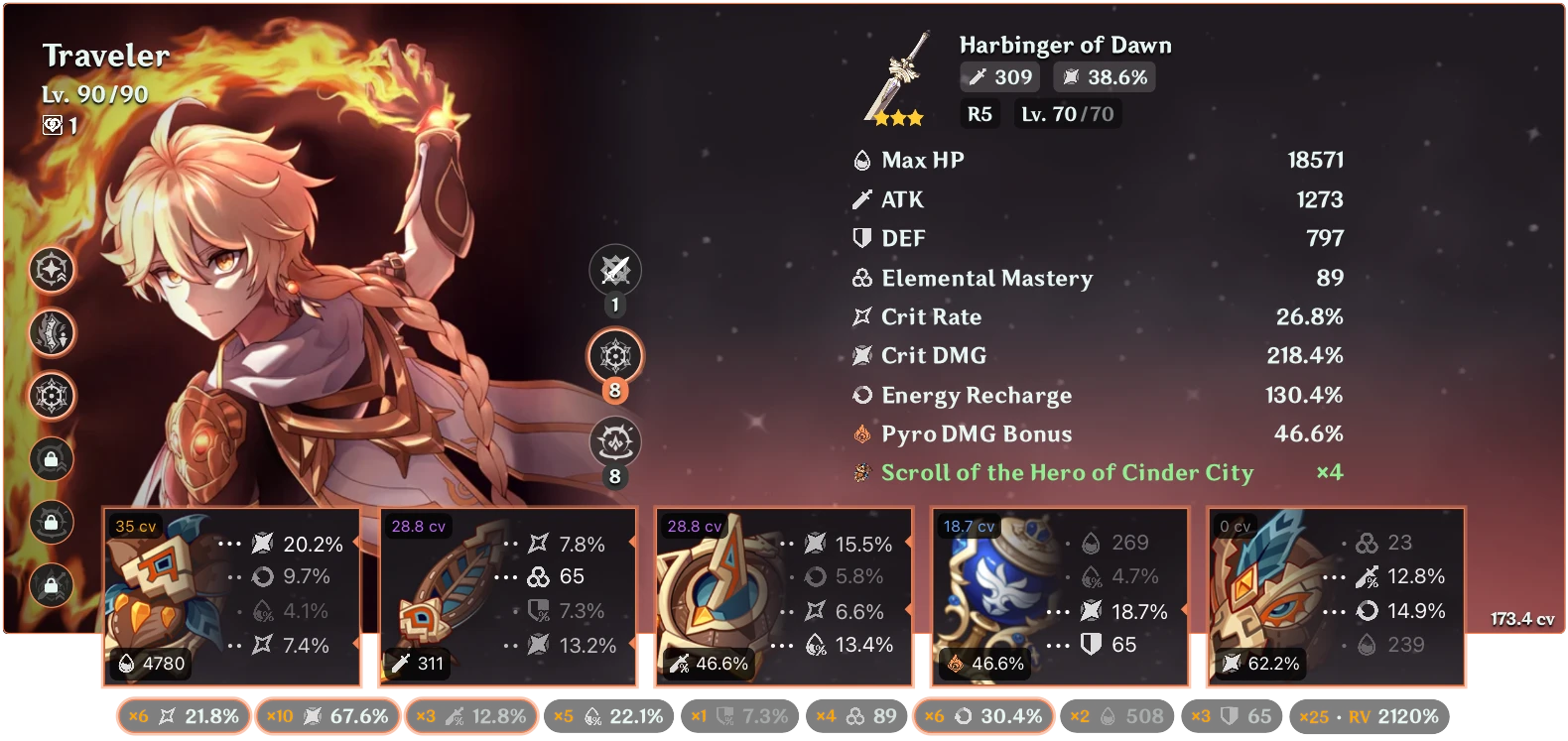Screen dimensions: 1568x741
Task: Click the R5 refinement badge
Action: 979,114
